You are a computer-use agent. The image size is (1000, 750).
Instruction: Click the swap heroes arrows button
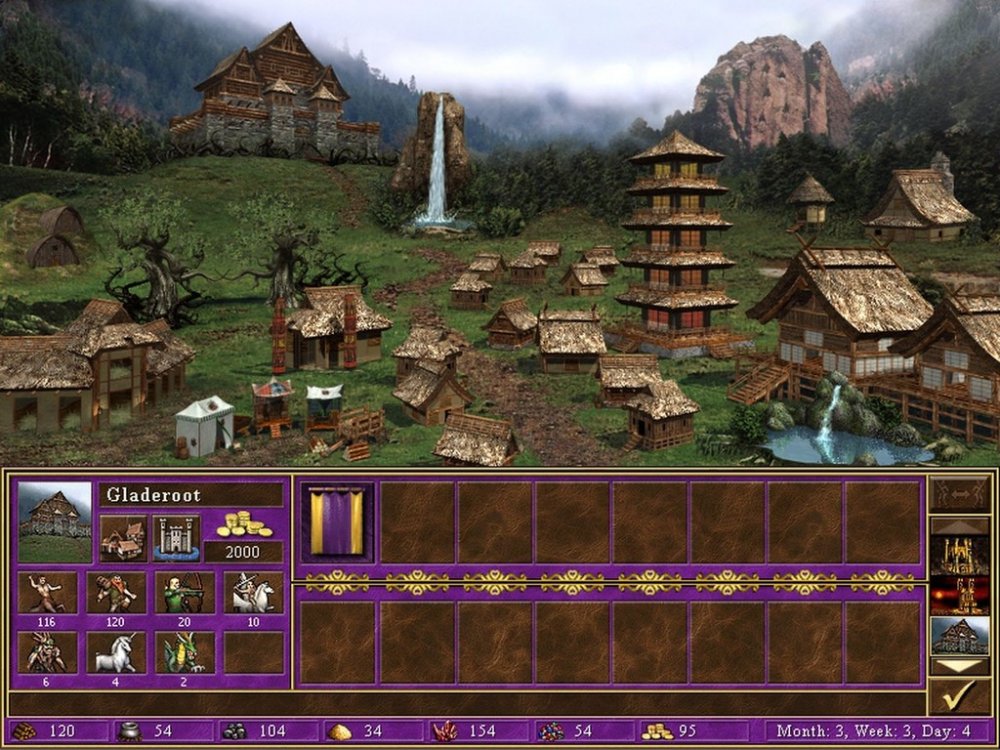pyautogui.click(x=959, y=494)
